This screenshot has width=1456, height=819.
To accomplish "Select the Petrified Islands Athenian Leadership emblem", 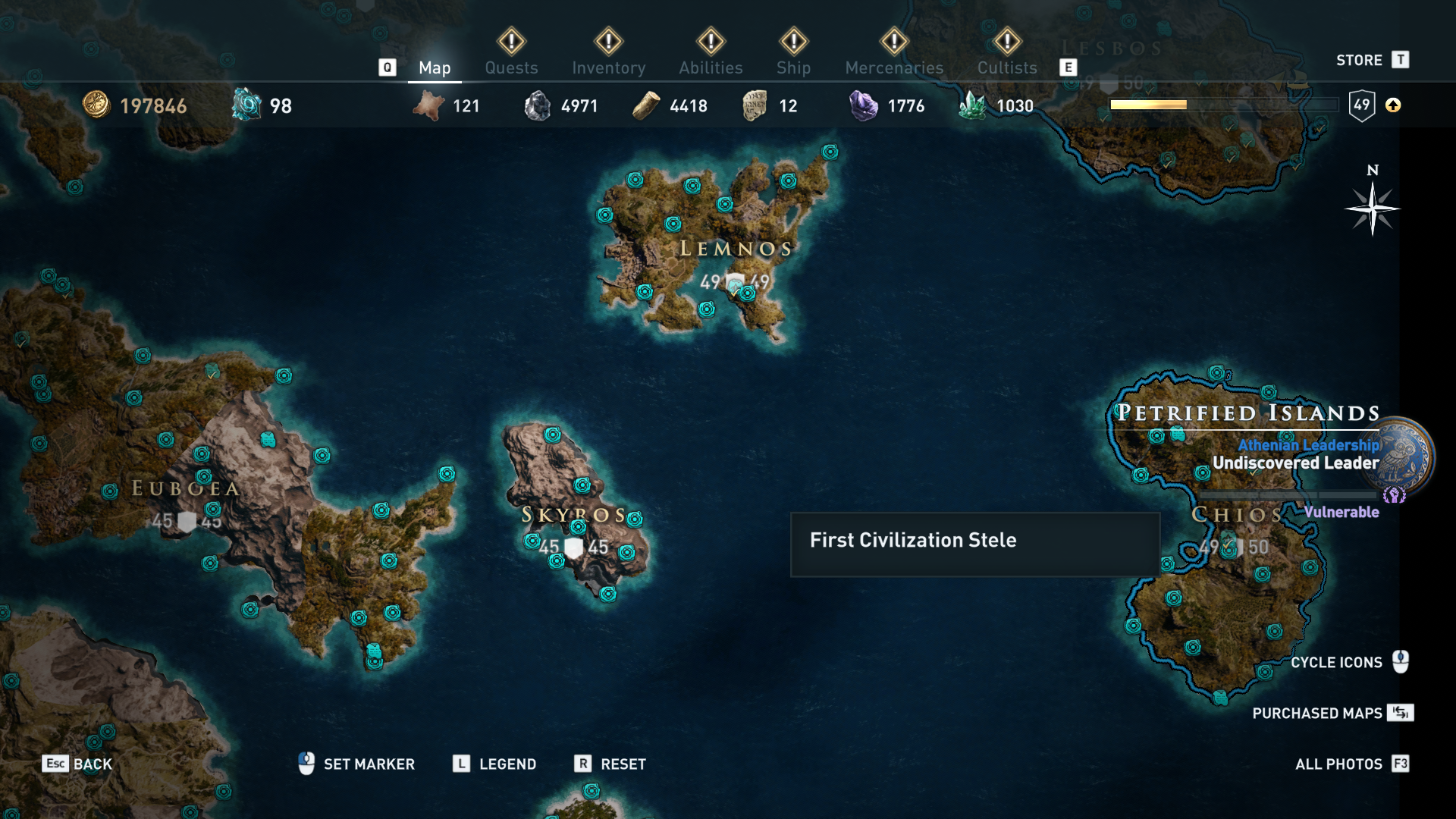I will (1405, 457).
